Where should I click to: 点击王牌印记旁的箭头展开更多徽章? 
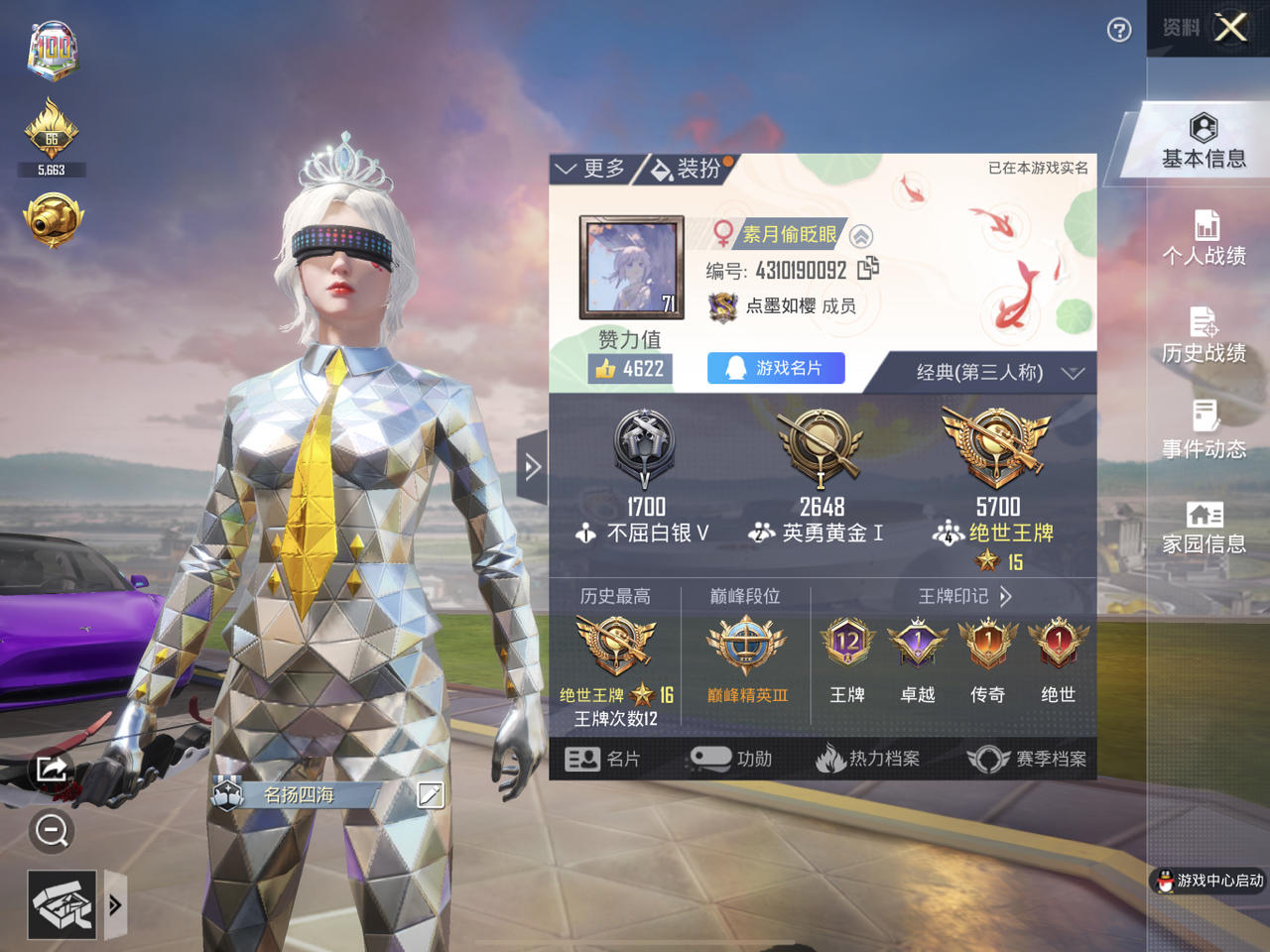point(1006,596)
